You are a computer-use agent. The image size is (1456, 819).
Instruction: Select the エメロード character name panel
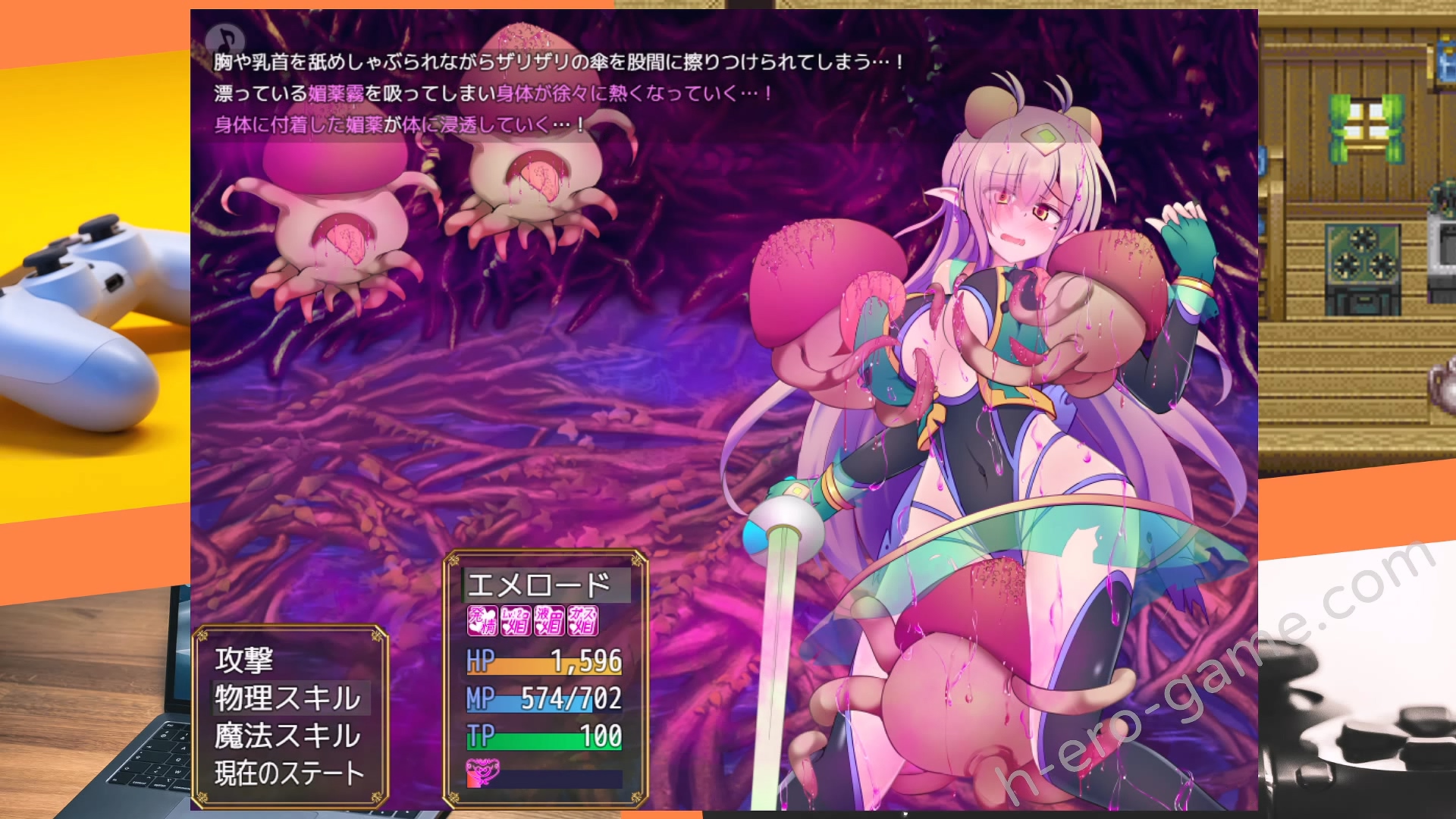click(x=540, y=585)
